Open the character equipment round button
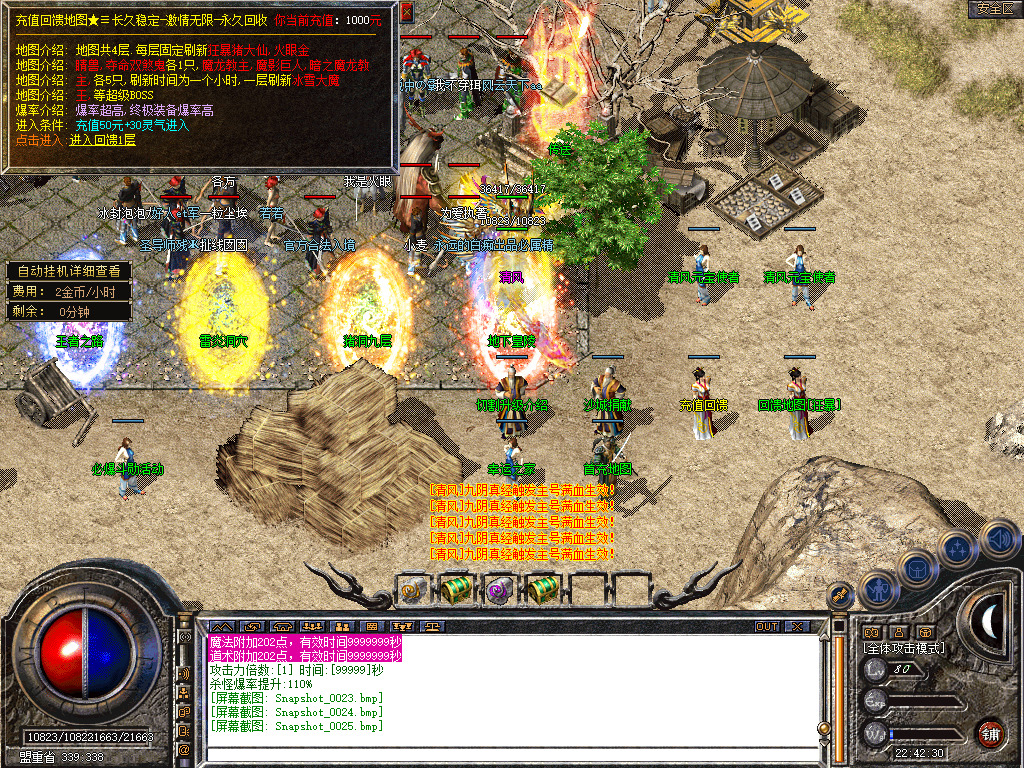This screenshot has height=768, width=1024. coord(877,591)
